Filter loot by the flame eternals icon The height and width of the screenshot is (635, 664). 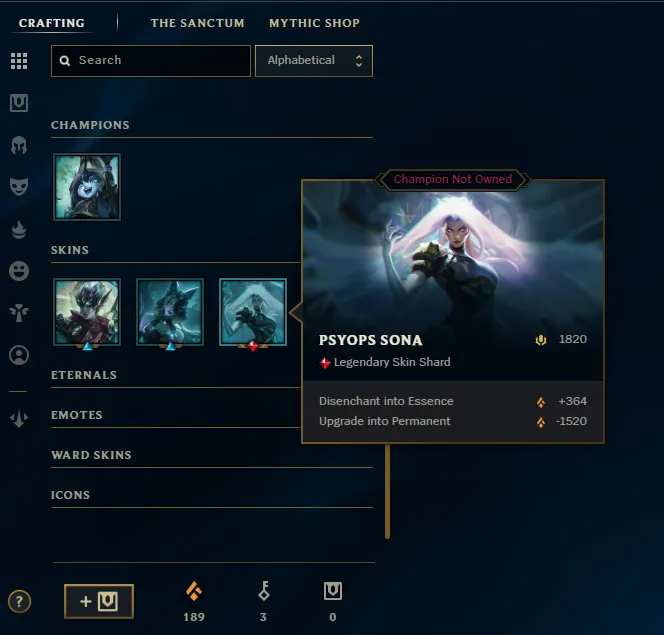(x=19, y=229)
